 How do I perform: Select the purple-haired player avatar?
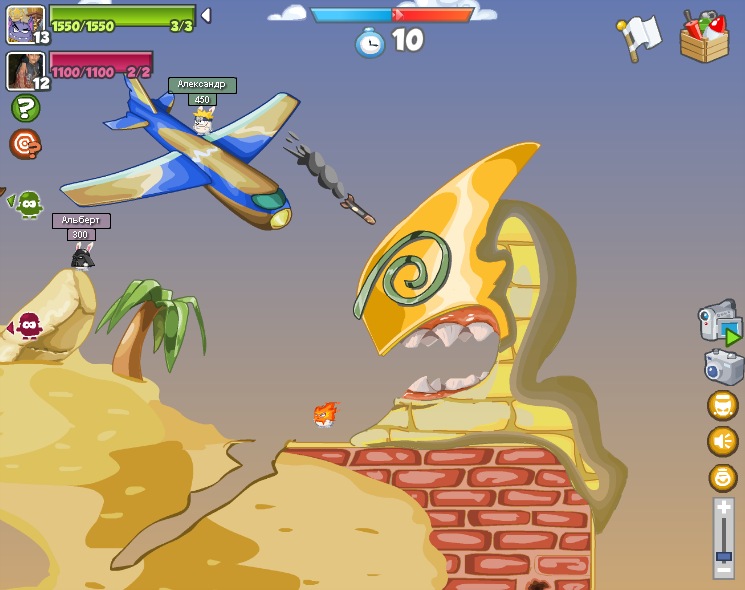pyautogui.click(x=24, y=23)
